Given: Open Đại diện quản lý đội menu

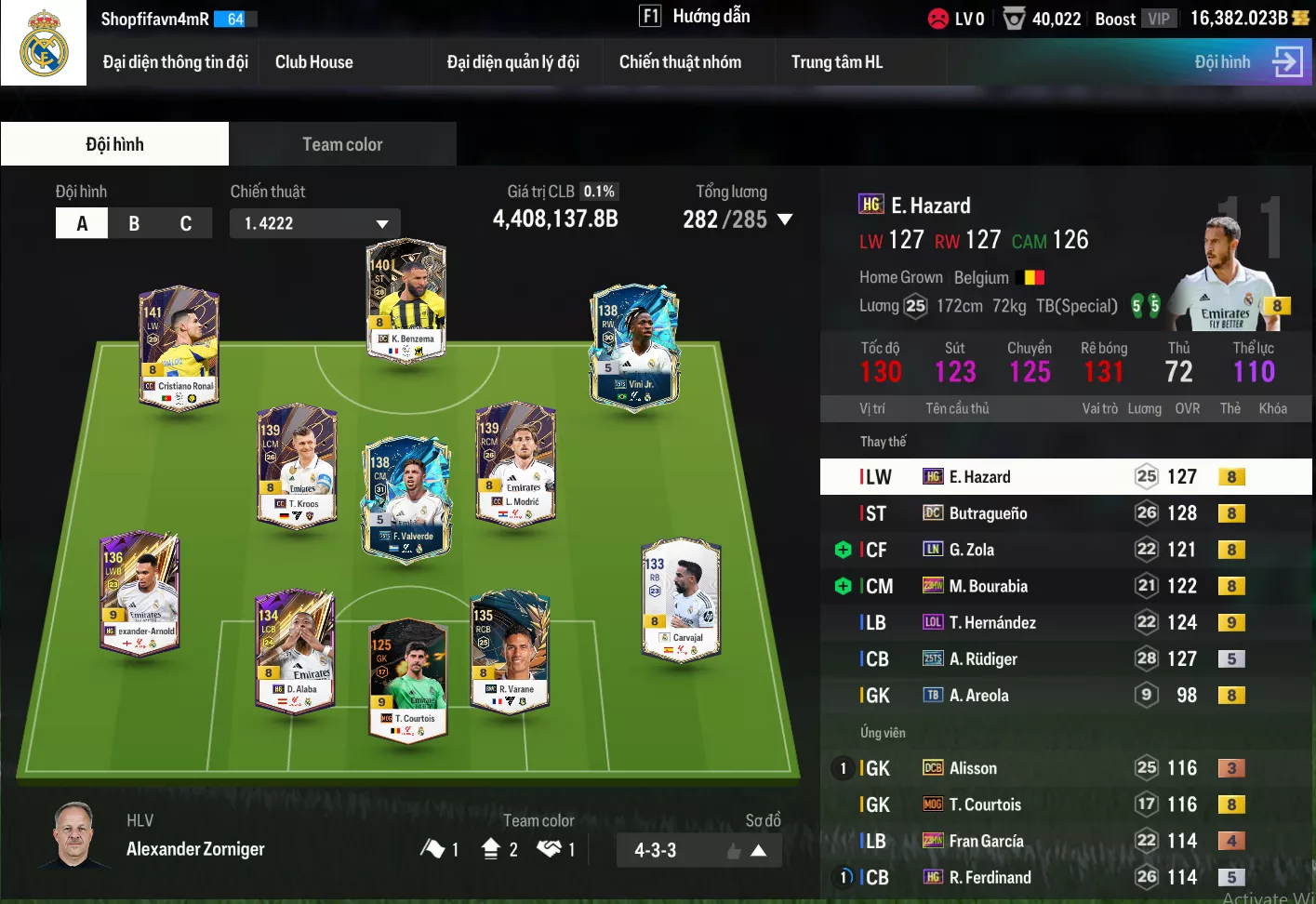Looking at the screenshot, I should [512, 62].
